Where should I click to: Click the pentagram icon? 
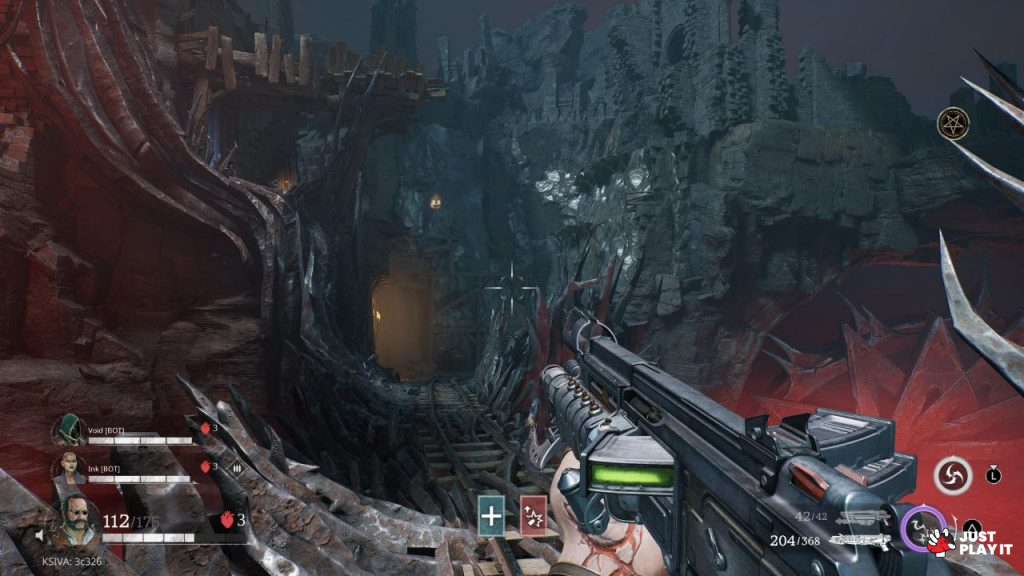pyautogui.click(x=950, y=124)
